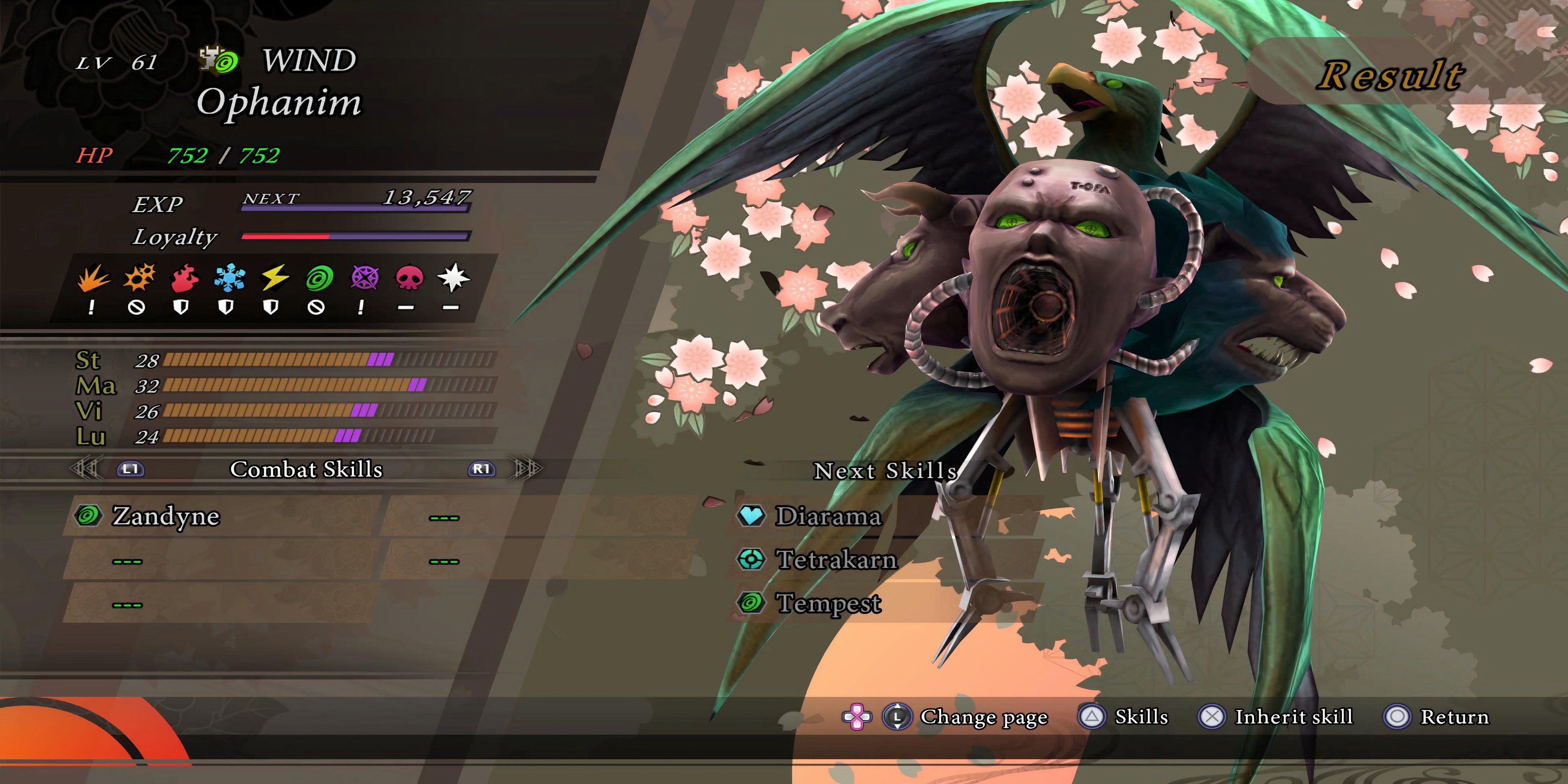The height and width of the screenshot is (784, 1568).
Task: Select the pink skull affinity icon
Action: (x=408, y=278)
